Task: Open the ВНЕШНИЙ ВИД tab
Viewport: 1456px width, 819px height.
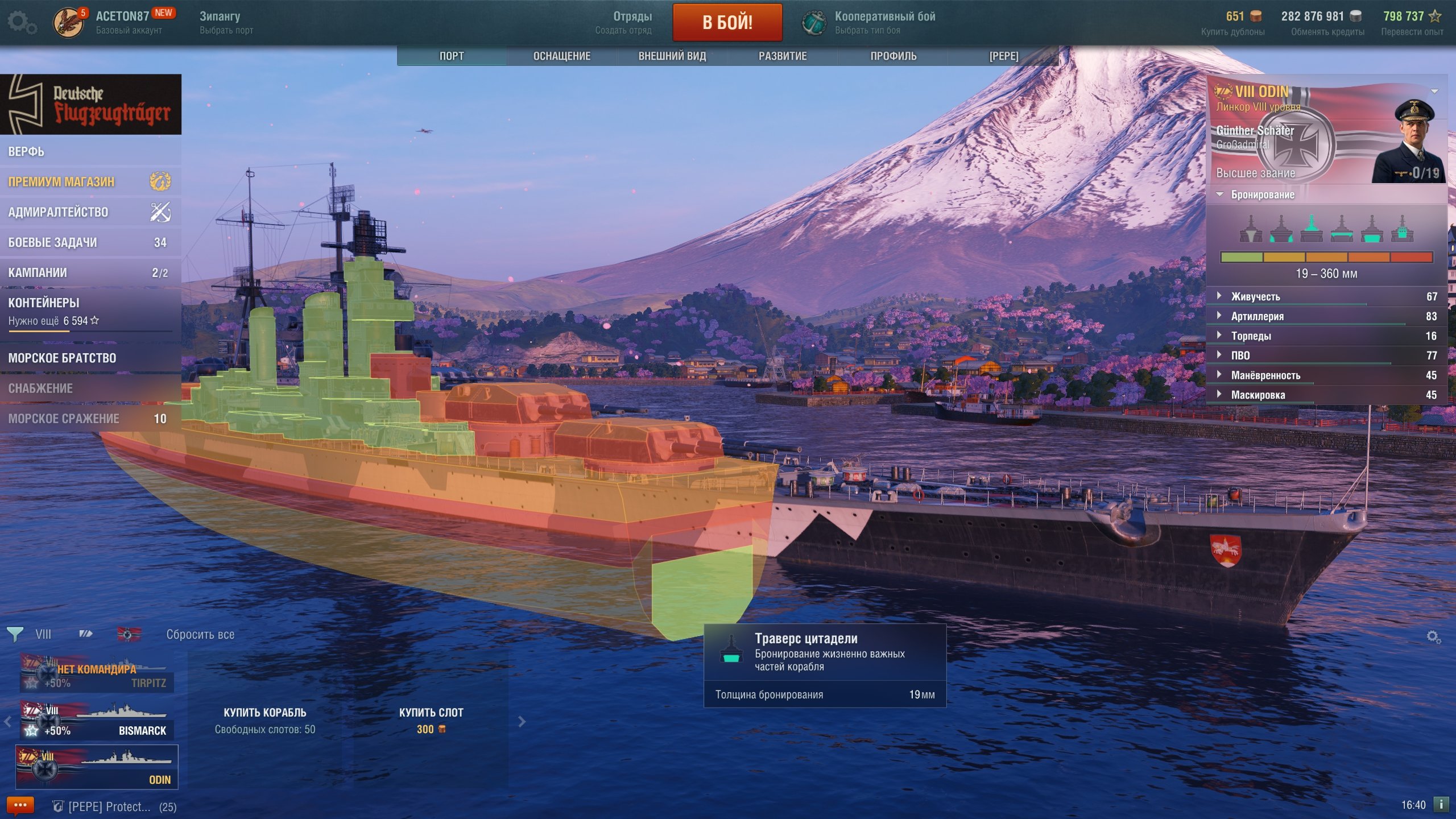Action: (x=672, y=56)
